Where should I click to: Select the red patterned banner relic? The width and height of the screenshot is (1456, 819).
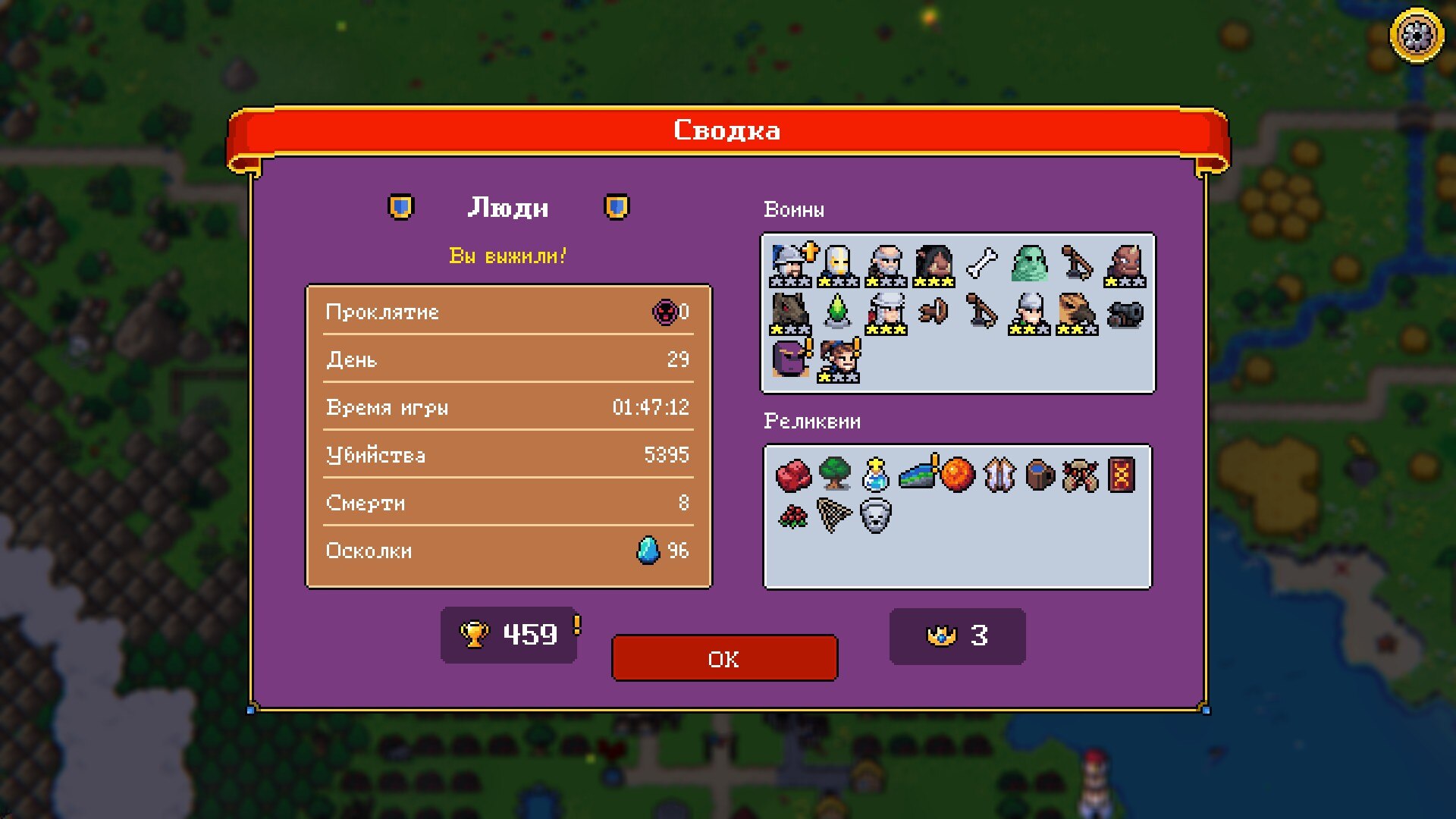tap(1122, 475)
